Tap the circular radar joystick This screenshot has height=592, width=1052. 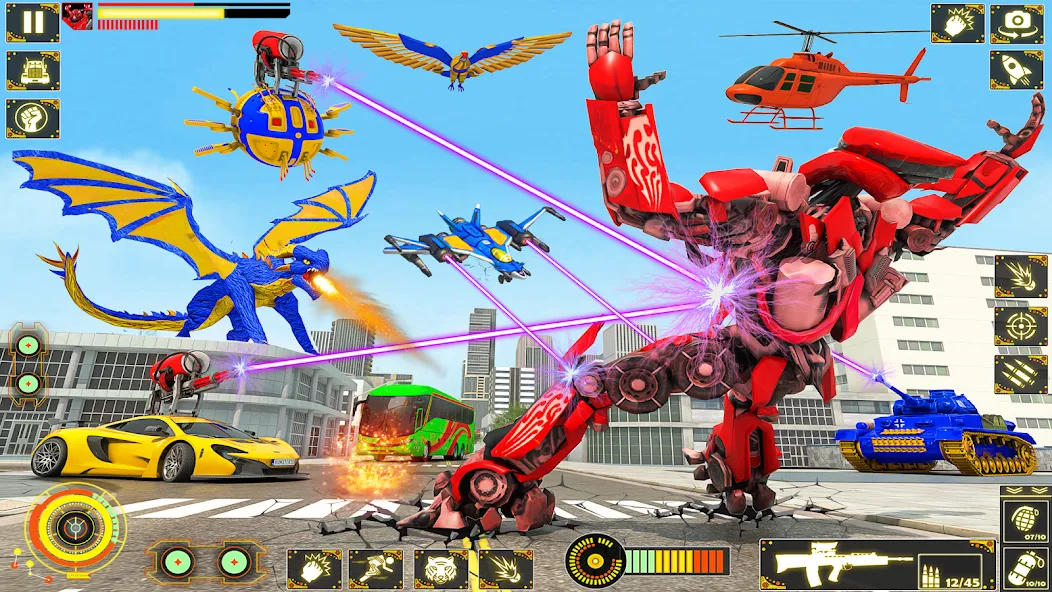75,529
